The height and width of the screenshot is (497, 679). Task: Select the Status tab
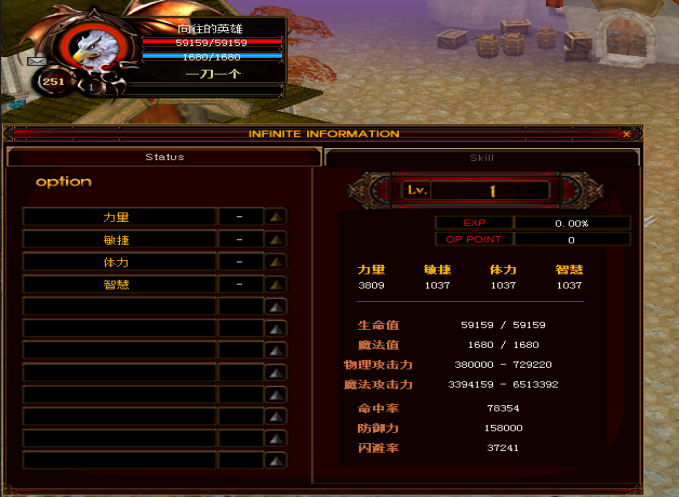[x=164, y=157]
